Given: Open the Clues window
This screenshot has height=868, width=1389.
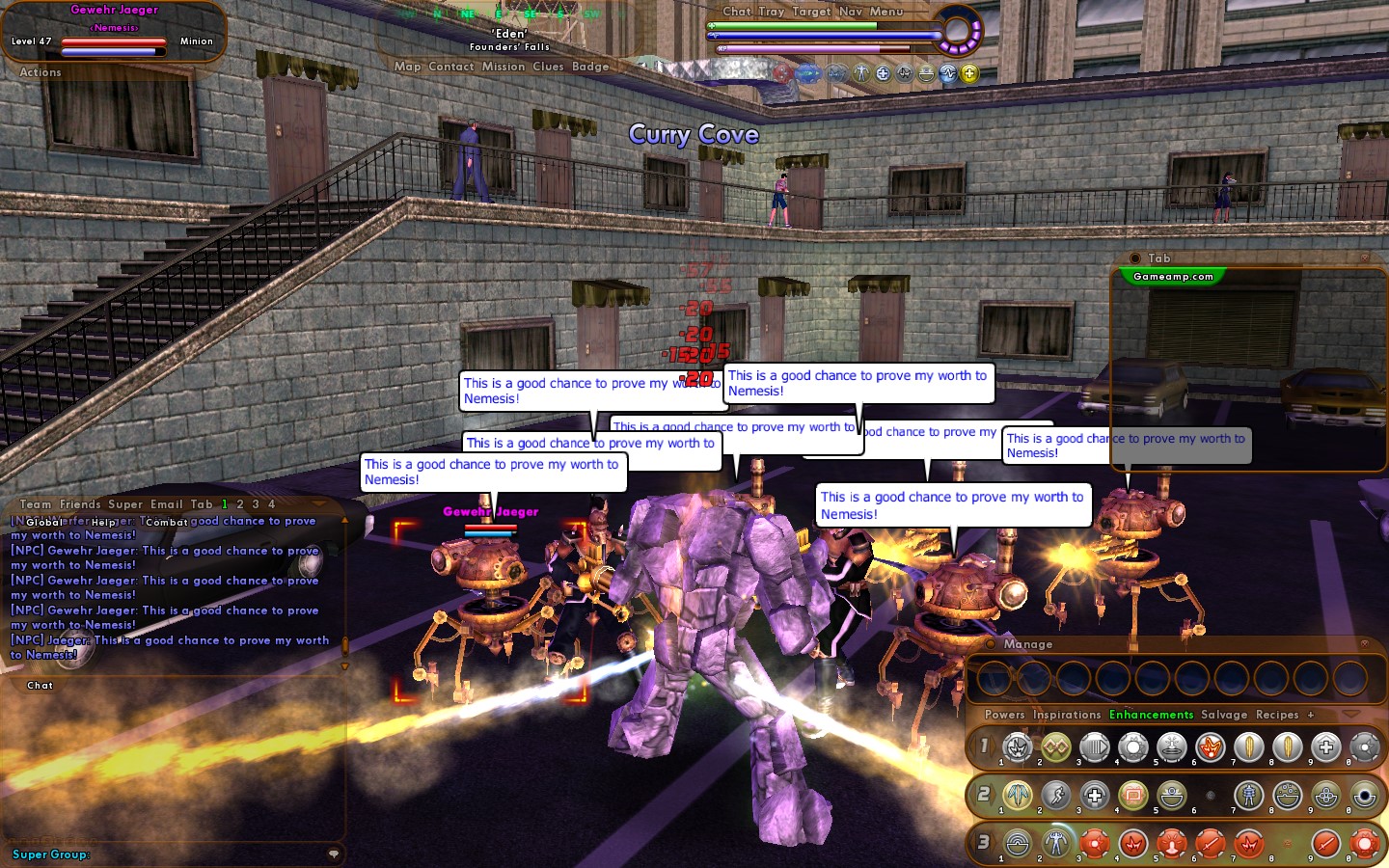Looking at the screenshot, I should pos(548,67).
